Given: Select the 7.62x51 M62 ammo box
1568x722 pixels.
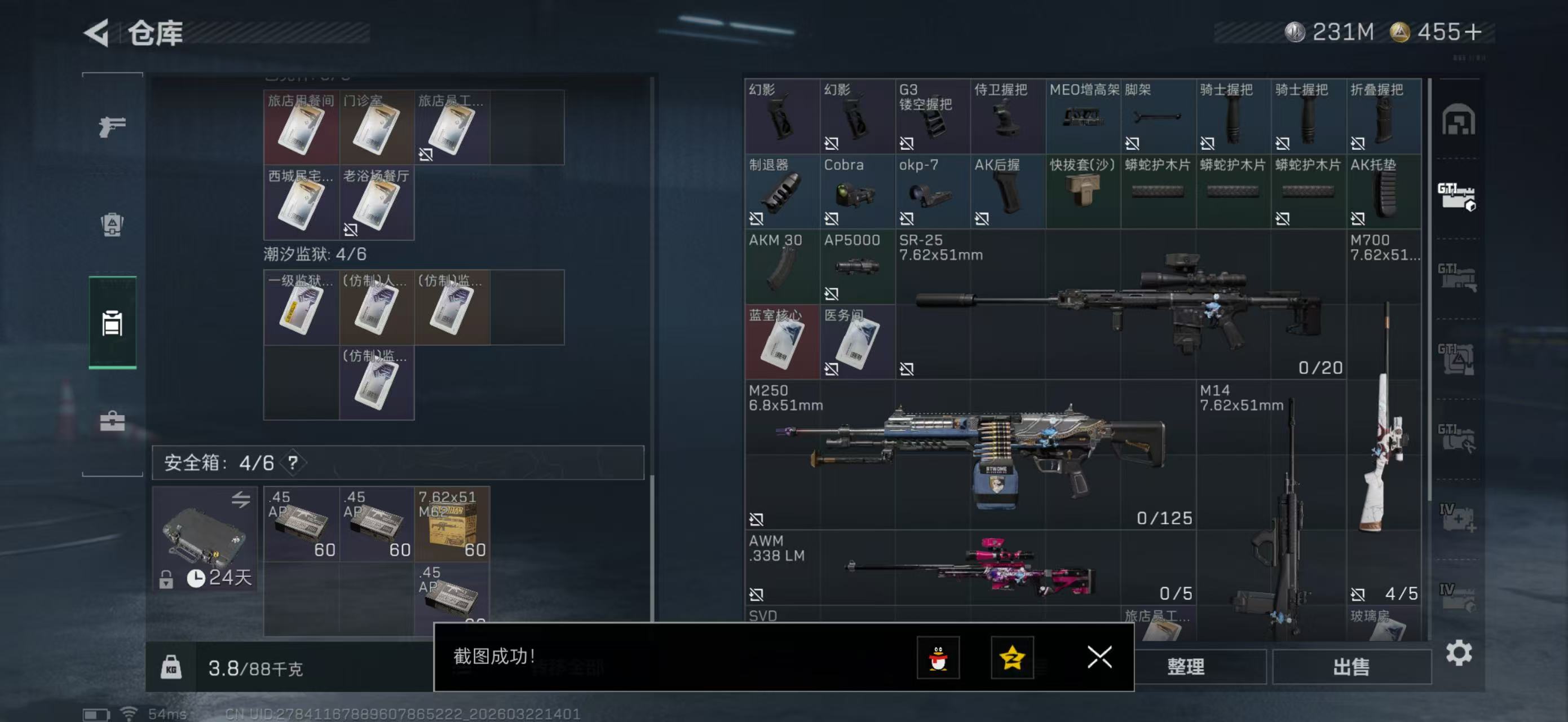Looking at the screenshot, I should [452, 524].
